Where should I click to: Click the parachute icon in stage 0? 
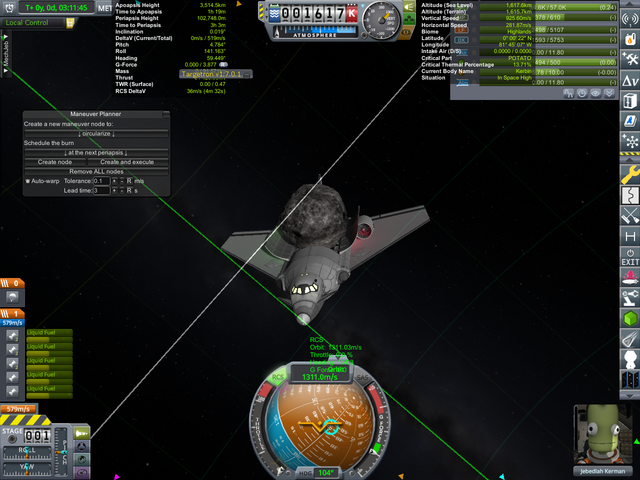[x=12, y=296]
